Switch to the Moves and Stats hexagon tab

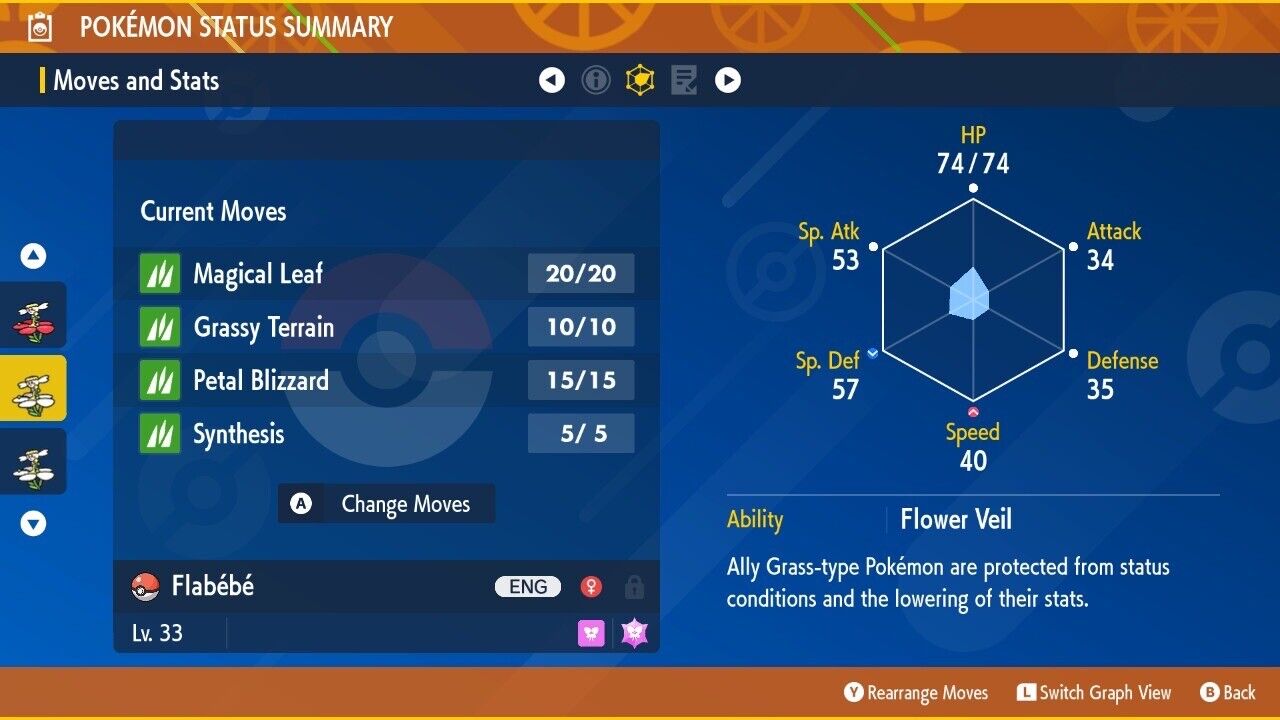pos(640,80)
